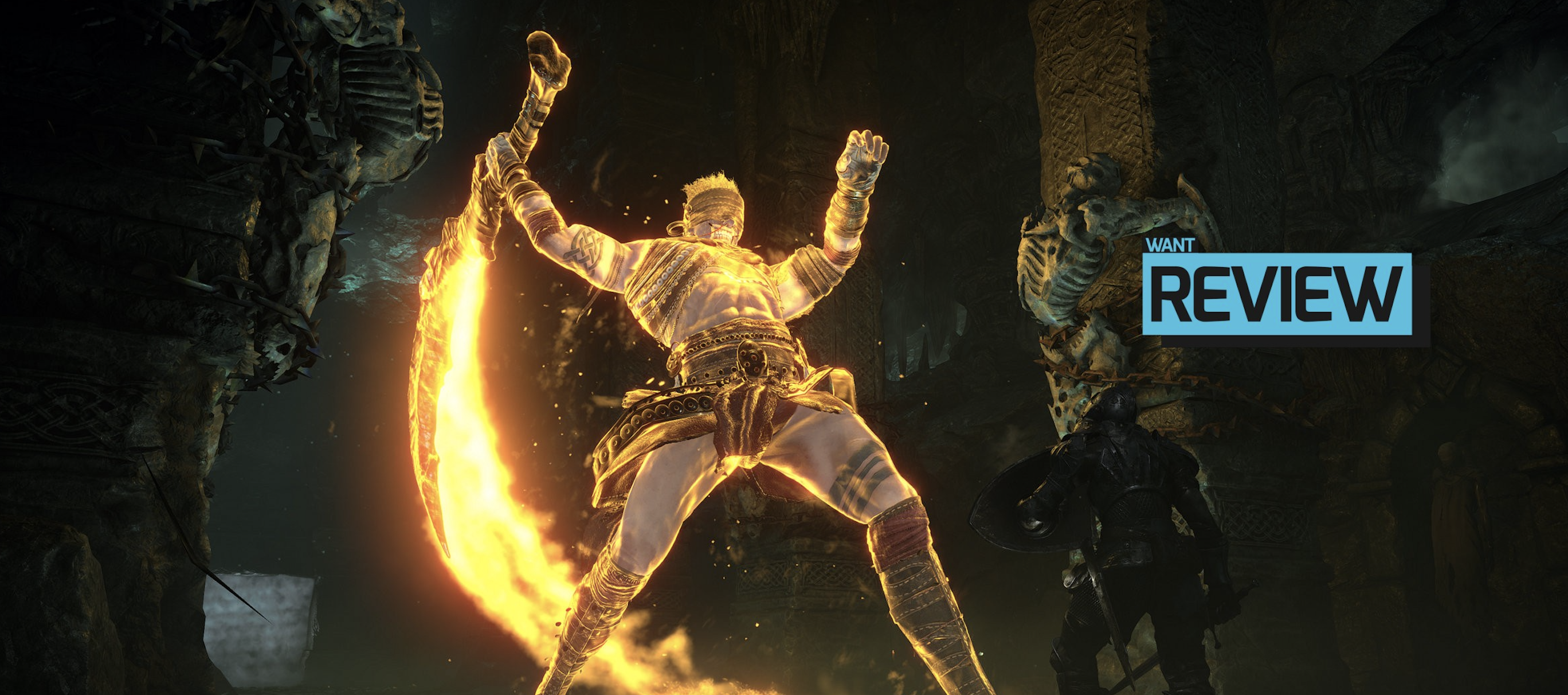The height and width of the screenshot is (695, 1568).
Task: Click the blue REVIEW badge
Action: 1276,294
